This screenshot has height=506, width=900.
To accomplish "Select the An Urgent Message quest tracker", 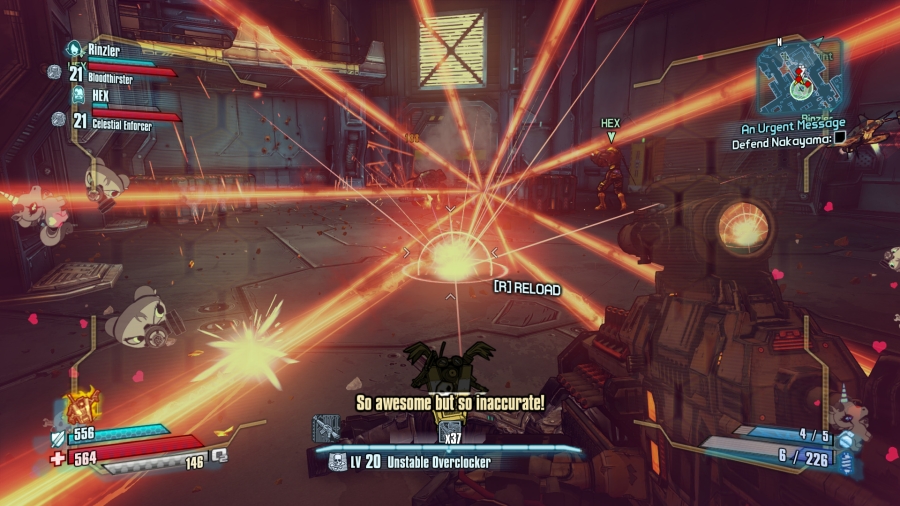I will coord(785,128).
